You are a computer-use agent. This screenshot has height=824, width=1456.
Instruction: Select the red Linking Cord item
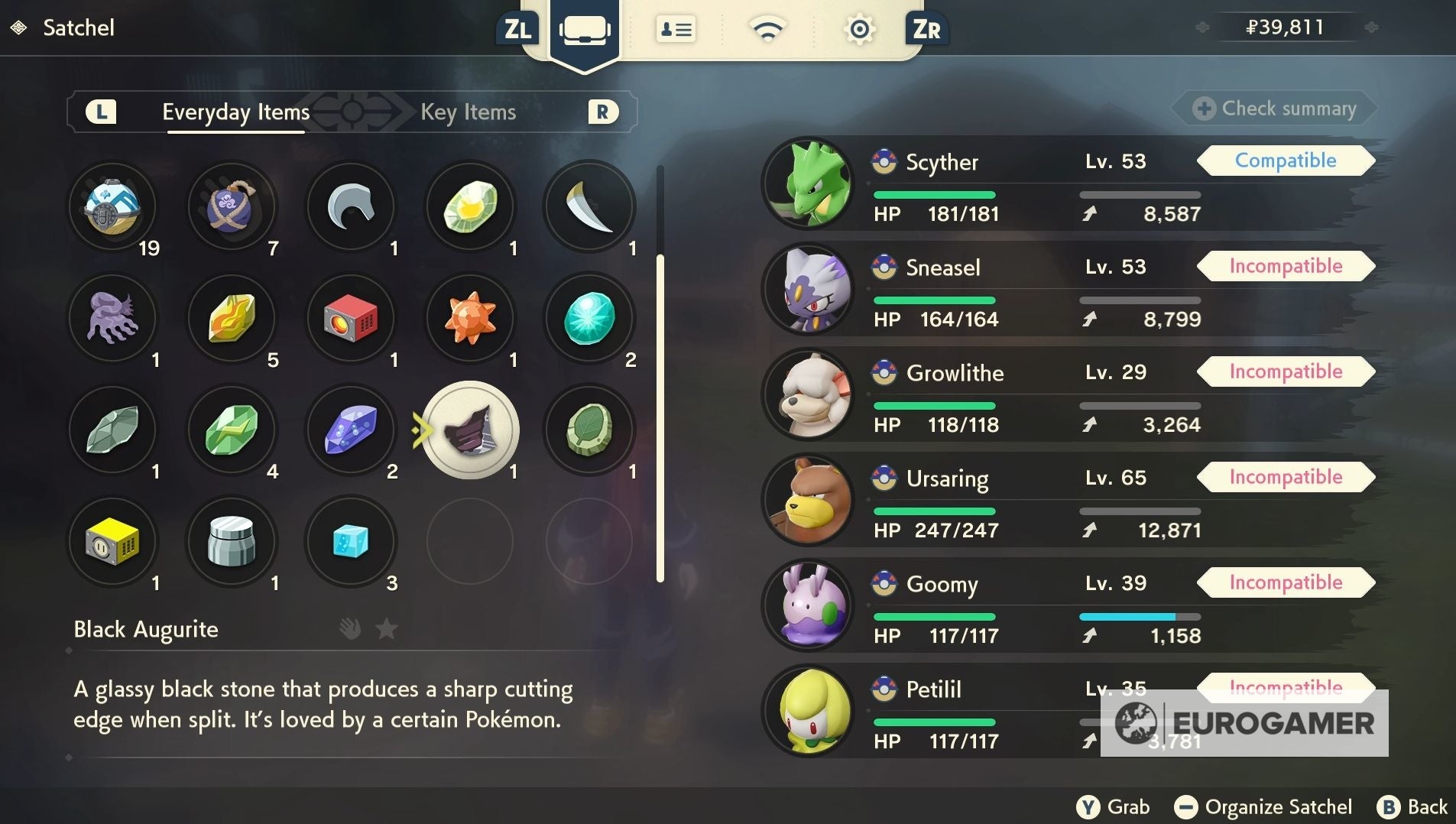[351, 319]
